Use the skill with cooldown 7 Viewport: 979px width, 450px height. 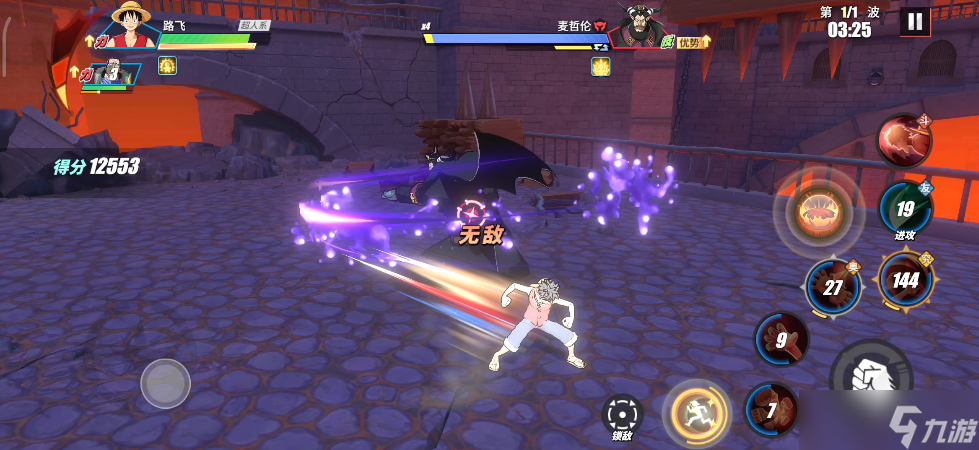(x=771, y=409)
